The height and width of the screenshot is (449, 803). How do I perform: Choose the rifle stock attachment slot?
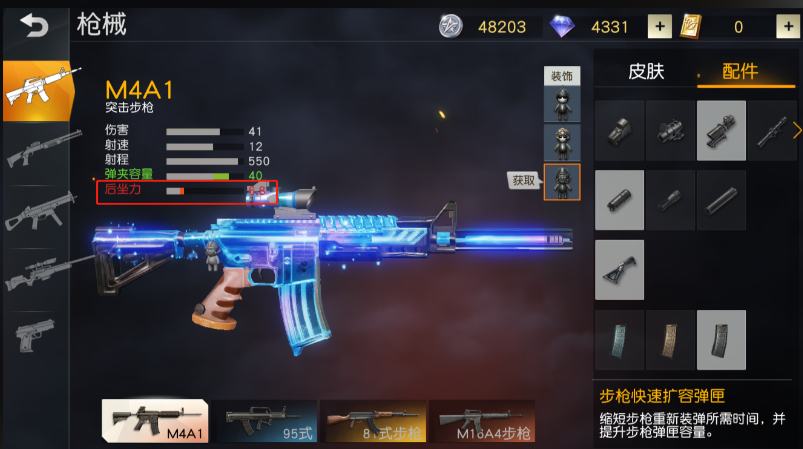[620, 269]
